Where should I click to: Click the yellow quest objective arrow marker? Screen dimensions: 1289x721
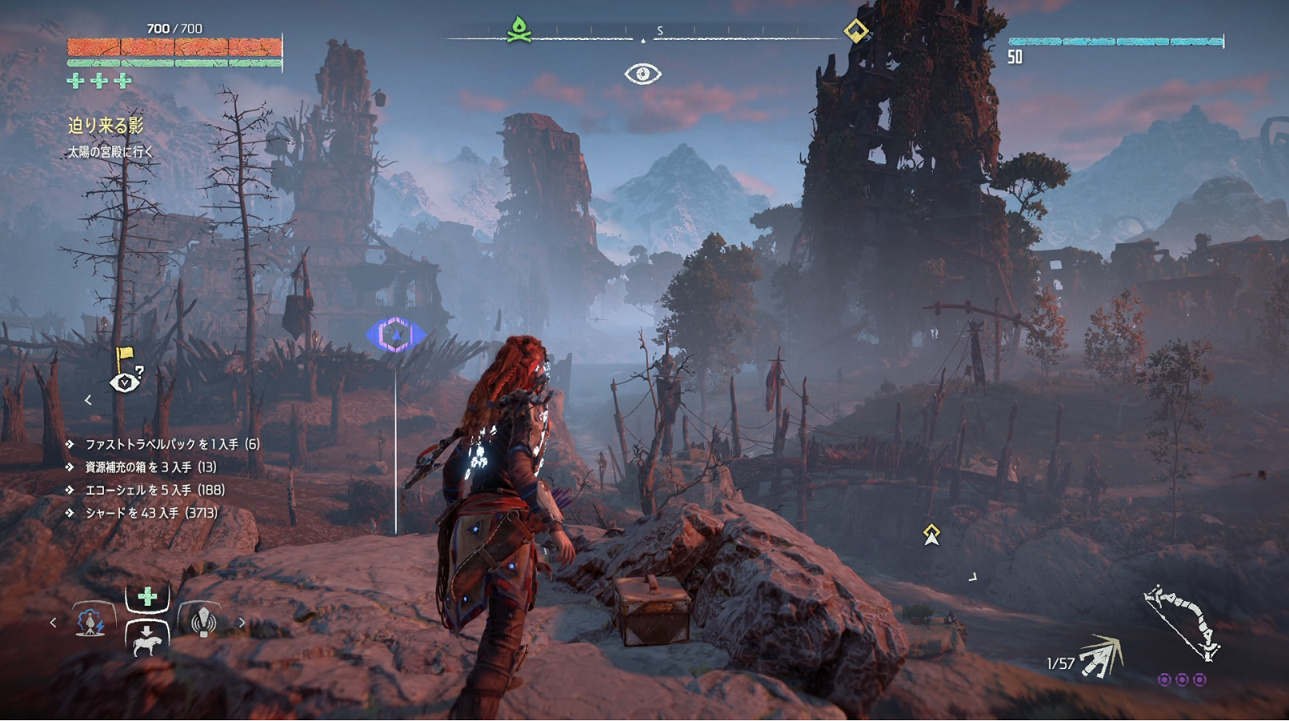[x=932, y=535]
